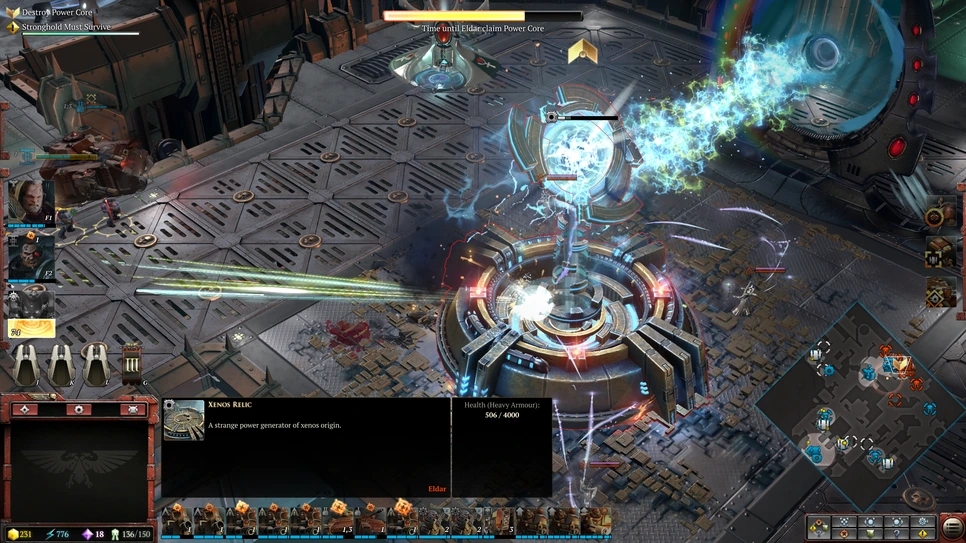966x543 pixels.
Task: Select the bottom building shortcut icon
Action: pos(939,294)
